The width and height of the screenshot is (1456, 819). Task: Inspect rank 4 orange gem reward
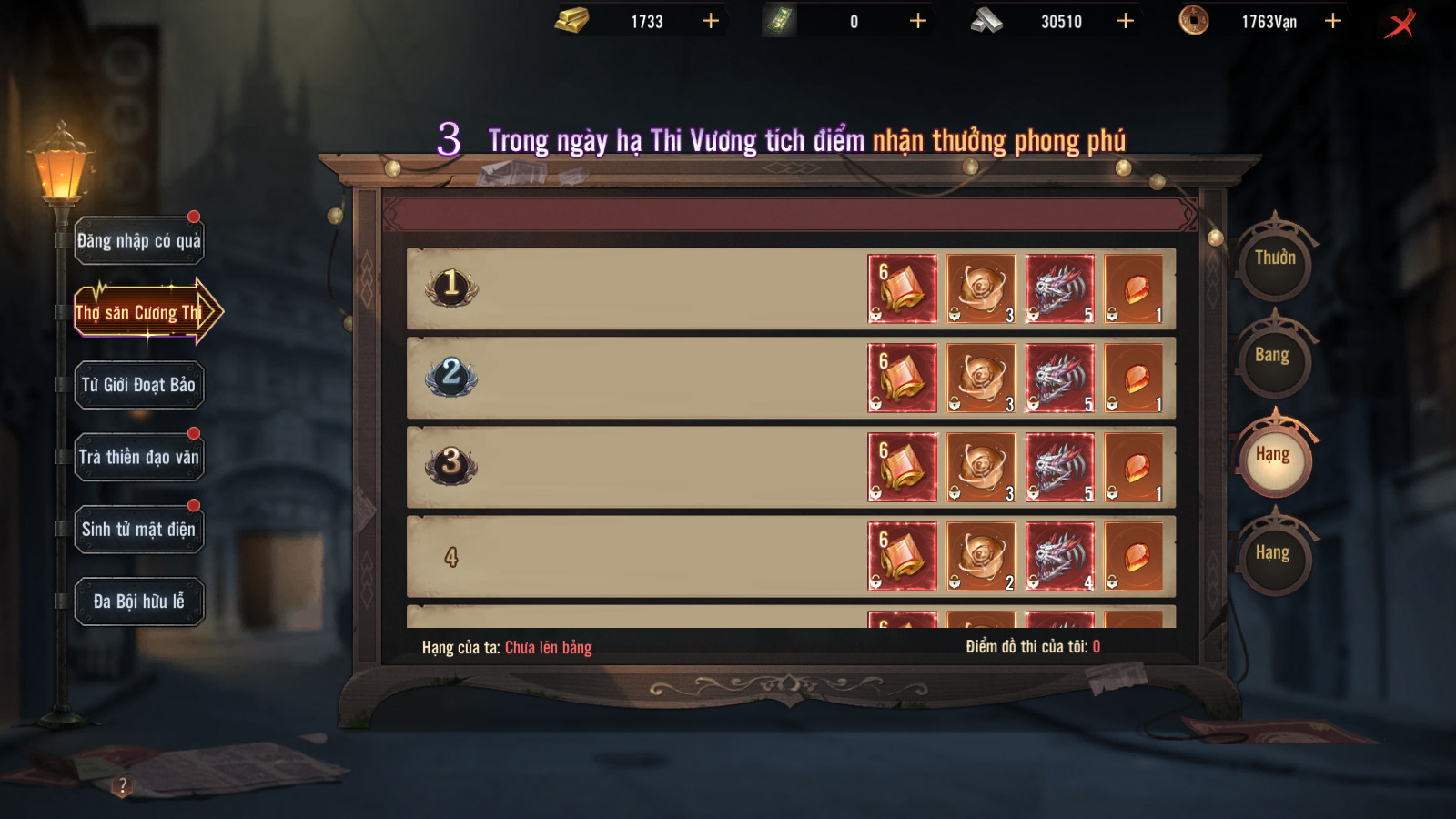tap(1134, 557)
